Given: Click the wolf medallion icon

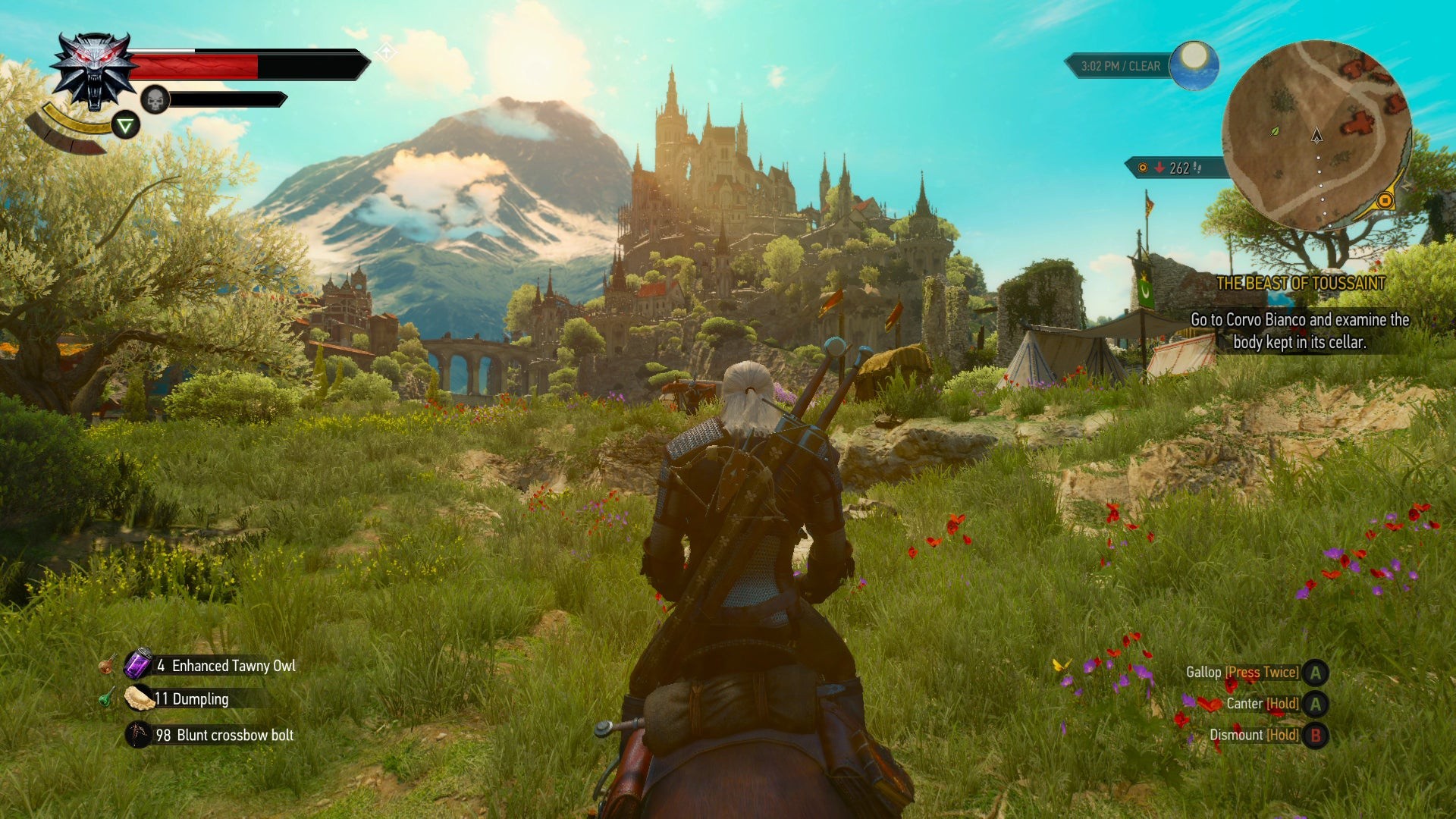Looking at the screenshot, I should point(94,71).
